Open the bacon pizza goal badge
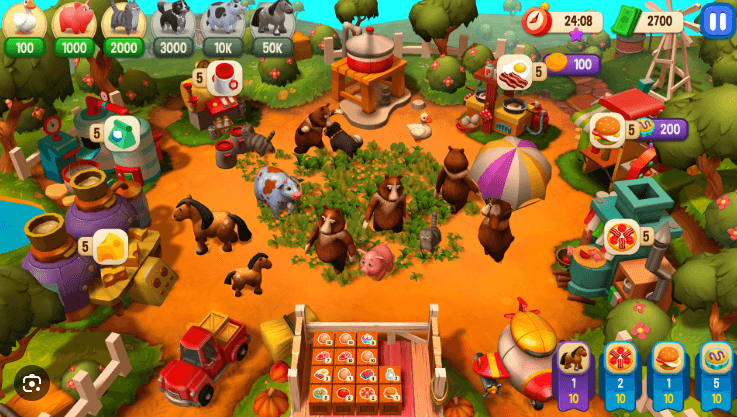 point(620,371)
